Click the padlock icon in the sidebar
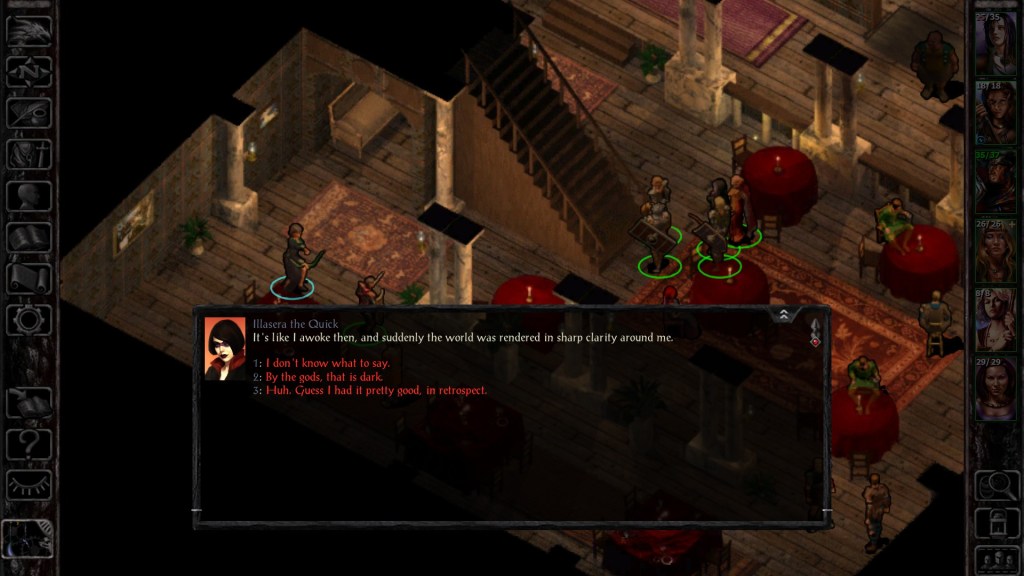Image resolution: width=1024 pixels, height=576 pixels. (x=996, y=522)
